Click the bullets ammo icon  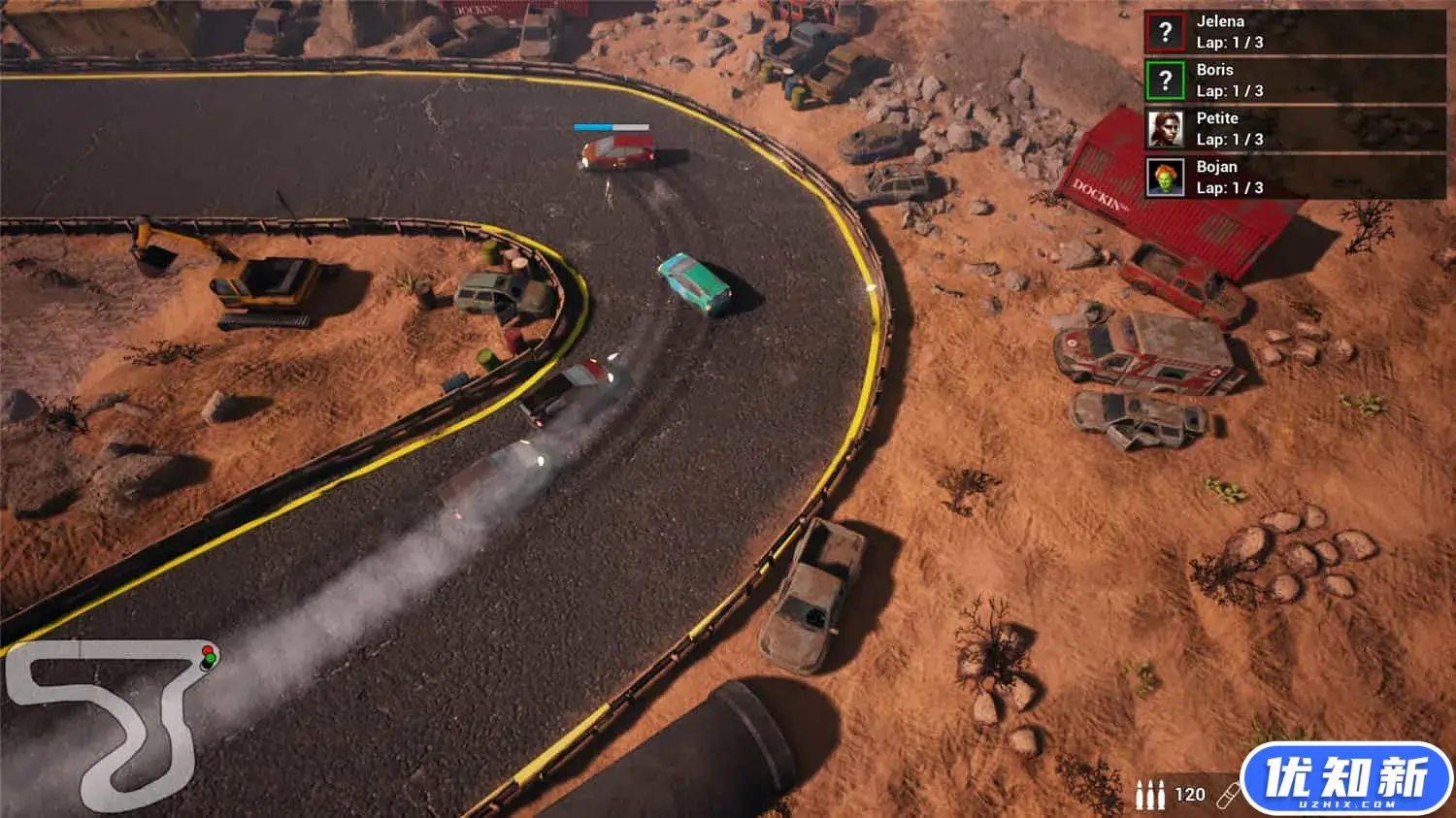pyautogui.click(x=1150, y=796)
